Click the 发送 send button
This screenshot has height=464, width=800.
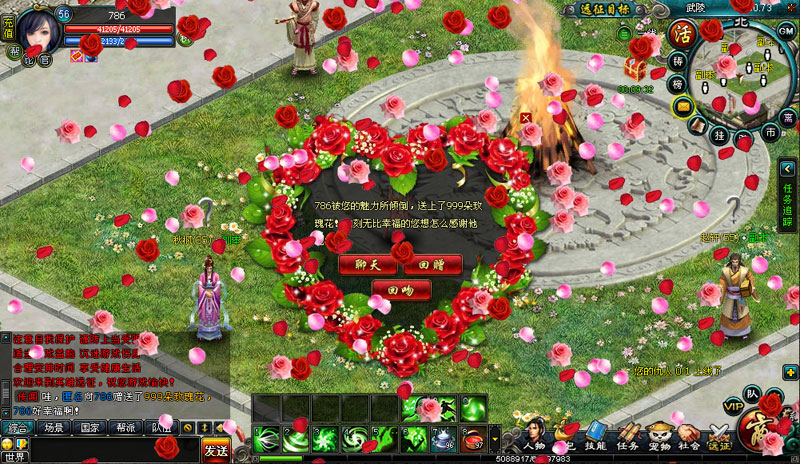(215, 449)
